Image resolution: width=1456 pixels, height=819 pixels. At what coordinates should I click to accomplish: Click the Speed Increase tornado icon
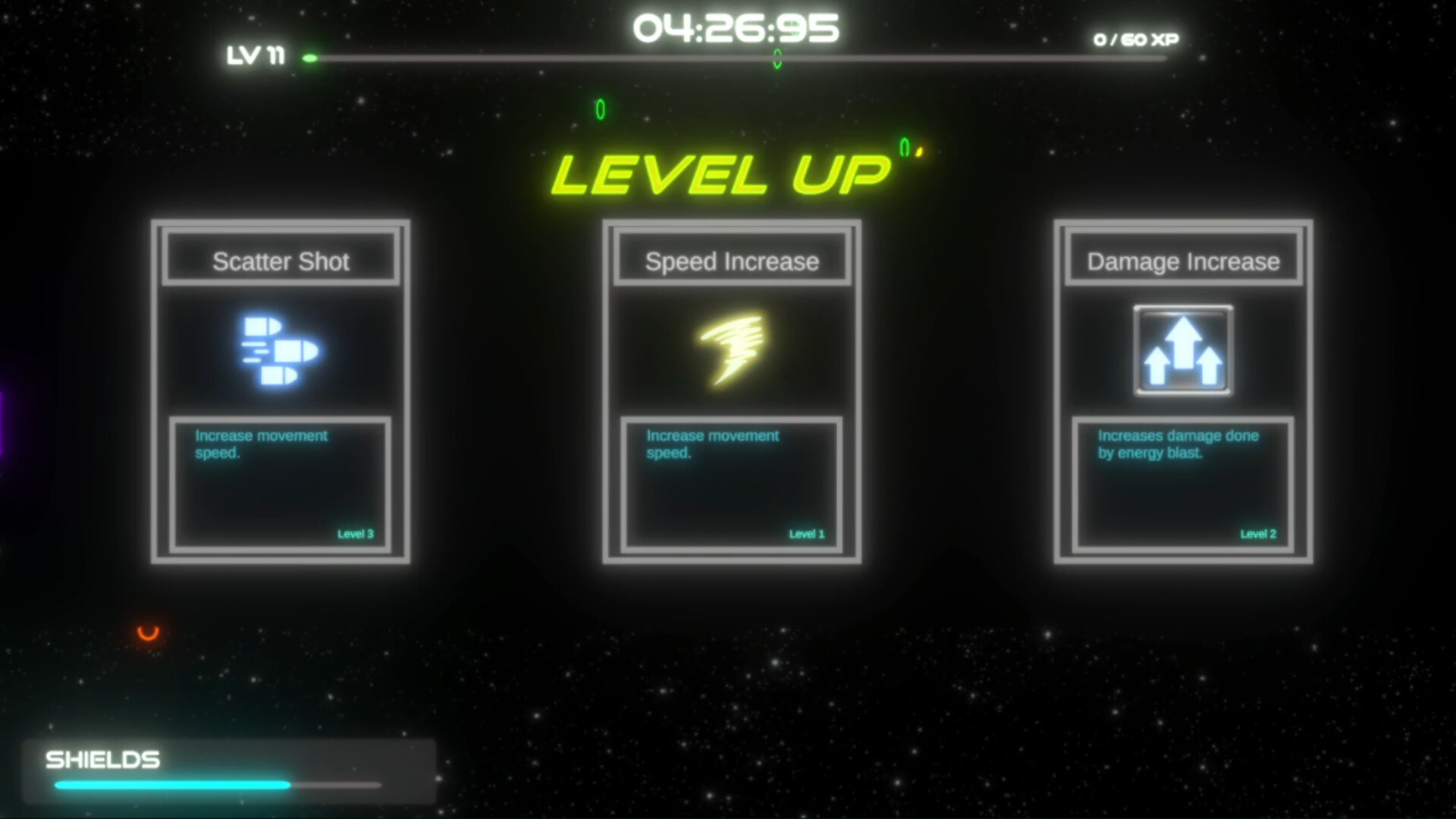click(730, 350)
